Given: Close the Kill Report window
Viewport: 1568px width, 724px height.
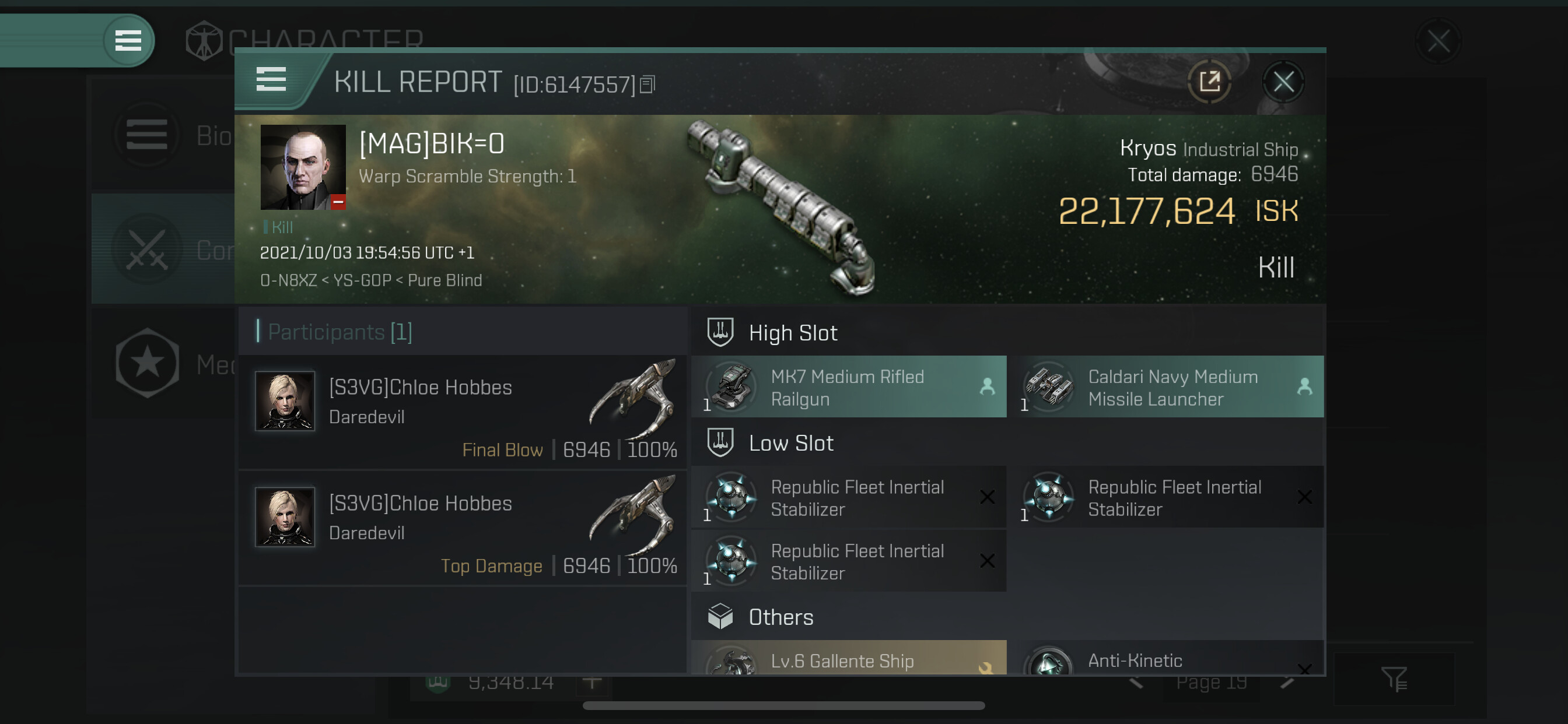Looking at the screenshot, I should pos(1283,82).
